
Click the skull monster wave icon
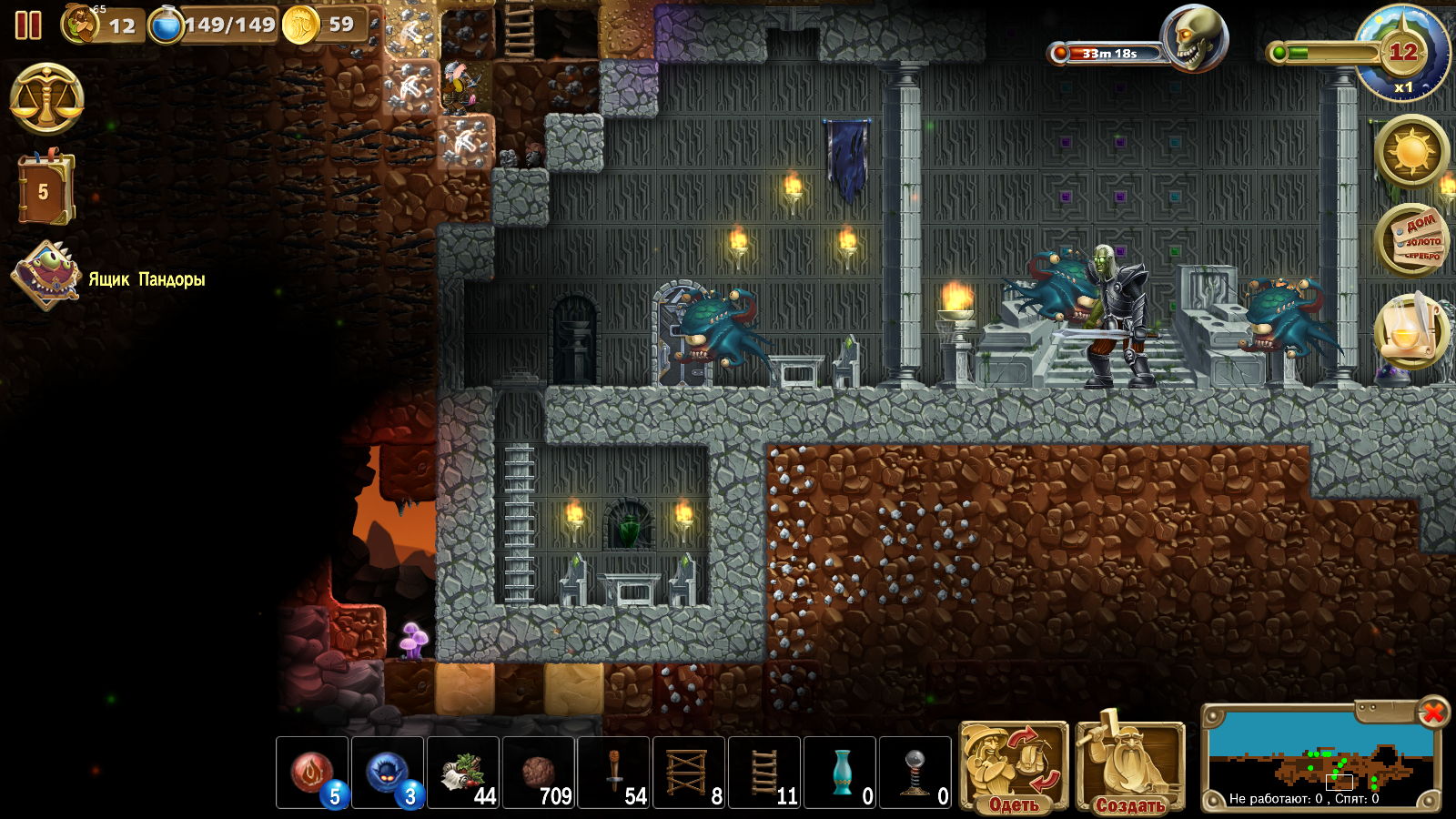click(1195, 40)
